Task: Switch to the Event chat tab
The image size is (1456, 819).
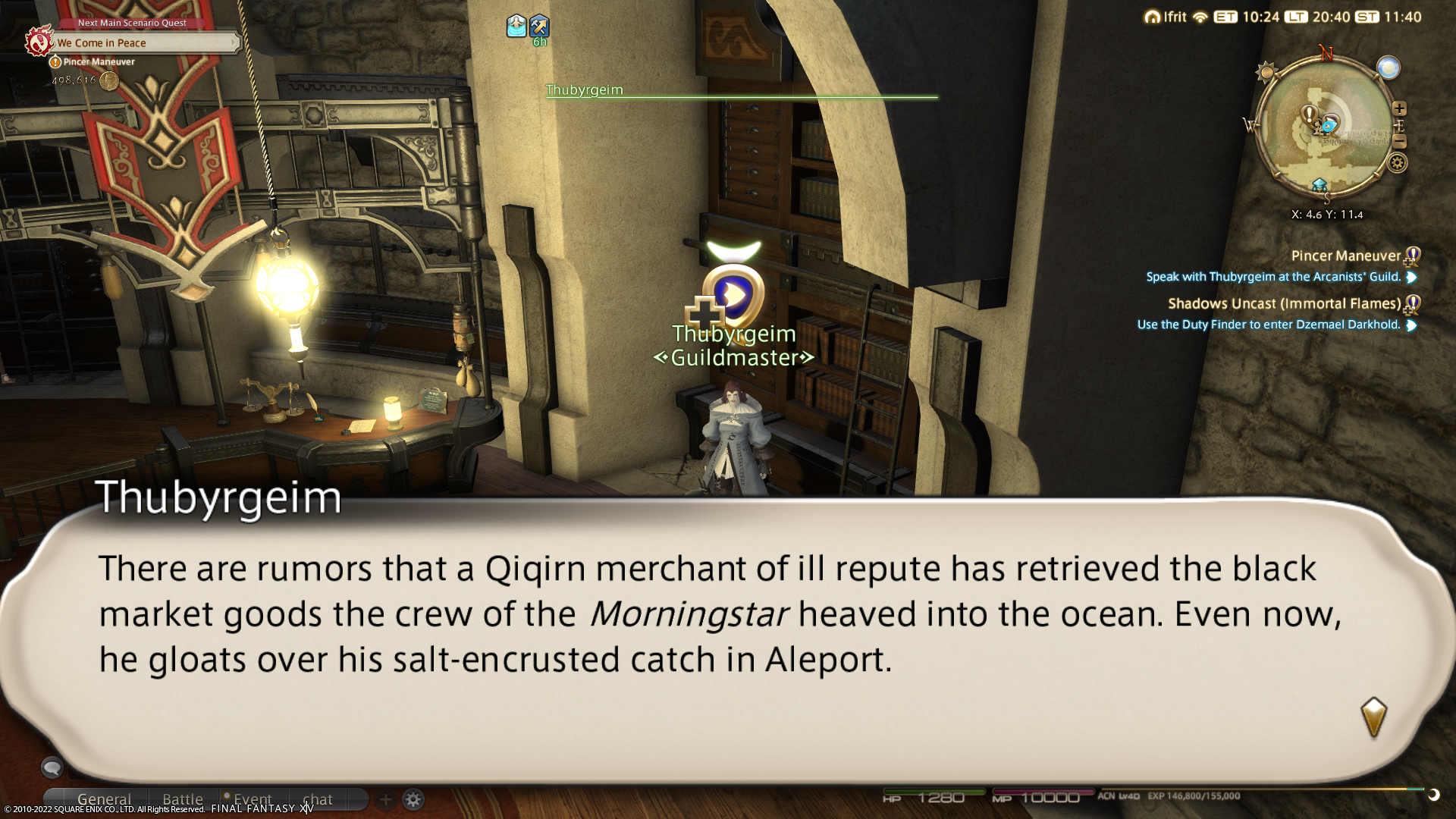Action: coord(252,799)
